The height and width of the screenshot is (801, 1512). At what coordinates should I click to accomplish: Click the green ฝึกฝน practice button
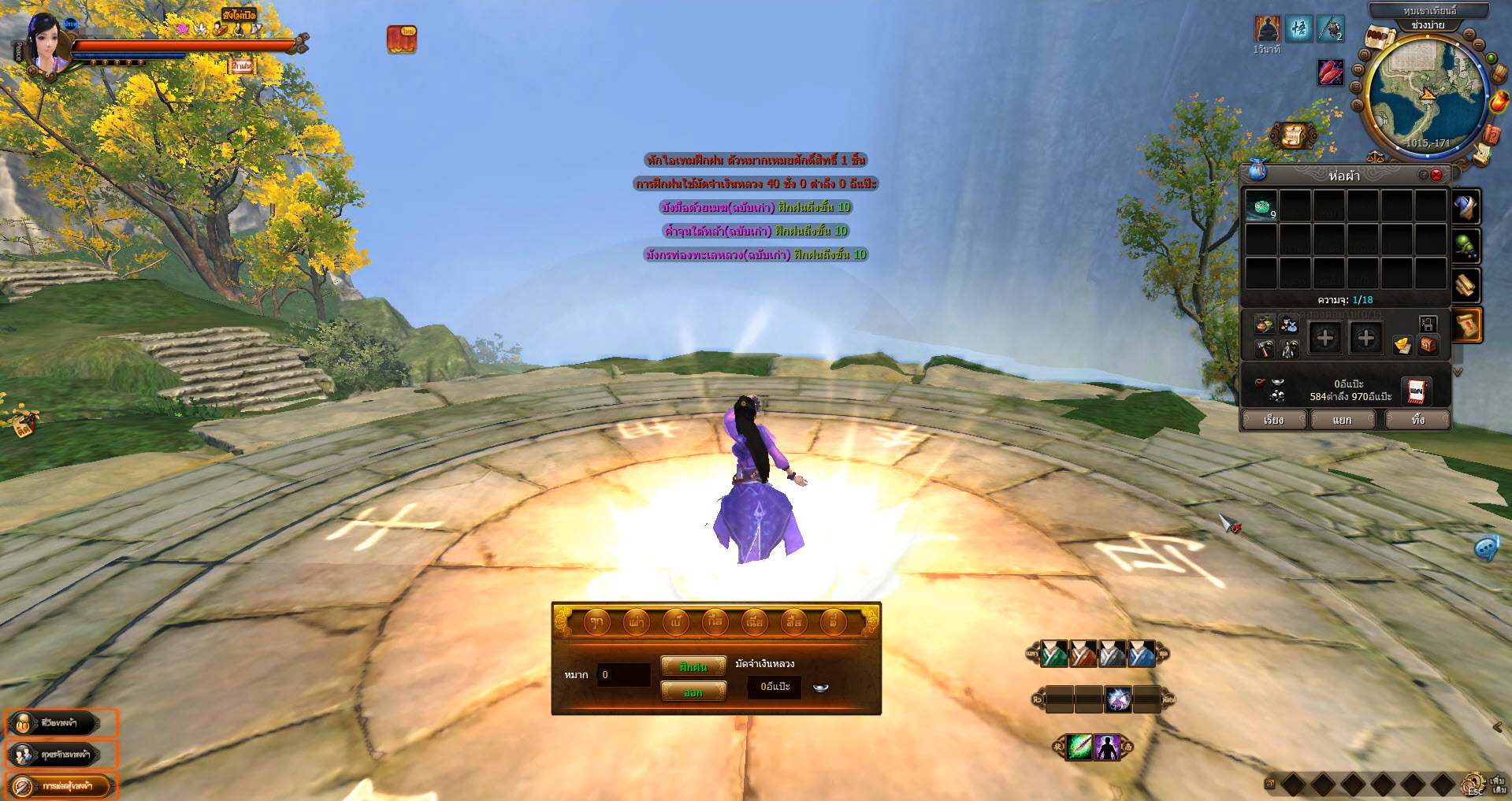pos(693,666)
